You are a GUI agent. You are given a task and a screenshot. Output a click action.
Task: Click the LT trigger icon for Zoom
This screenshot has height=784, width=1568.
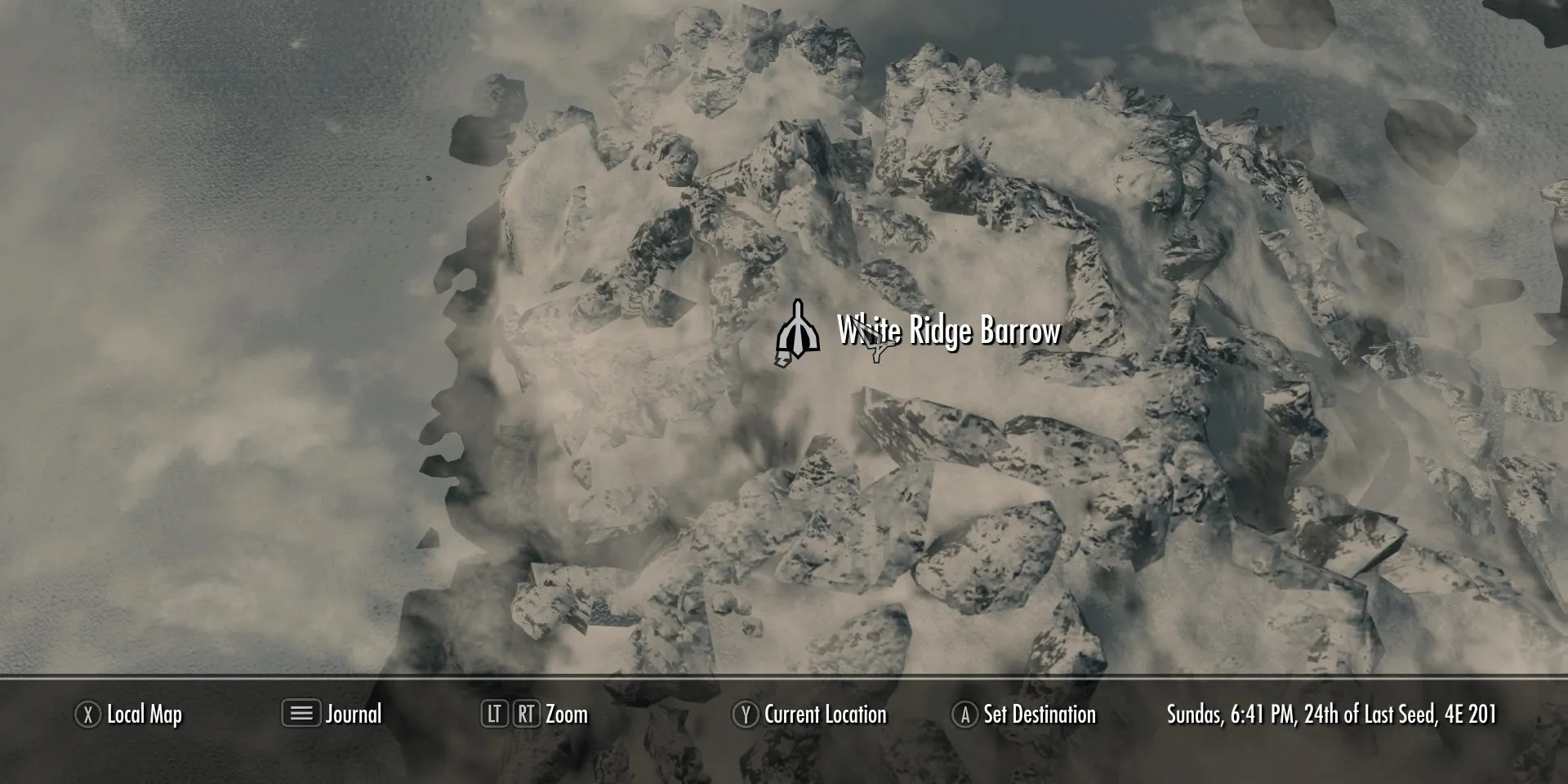point(496,715)
